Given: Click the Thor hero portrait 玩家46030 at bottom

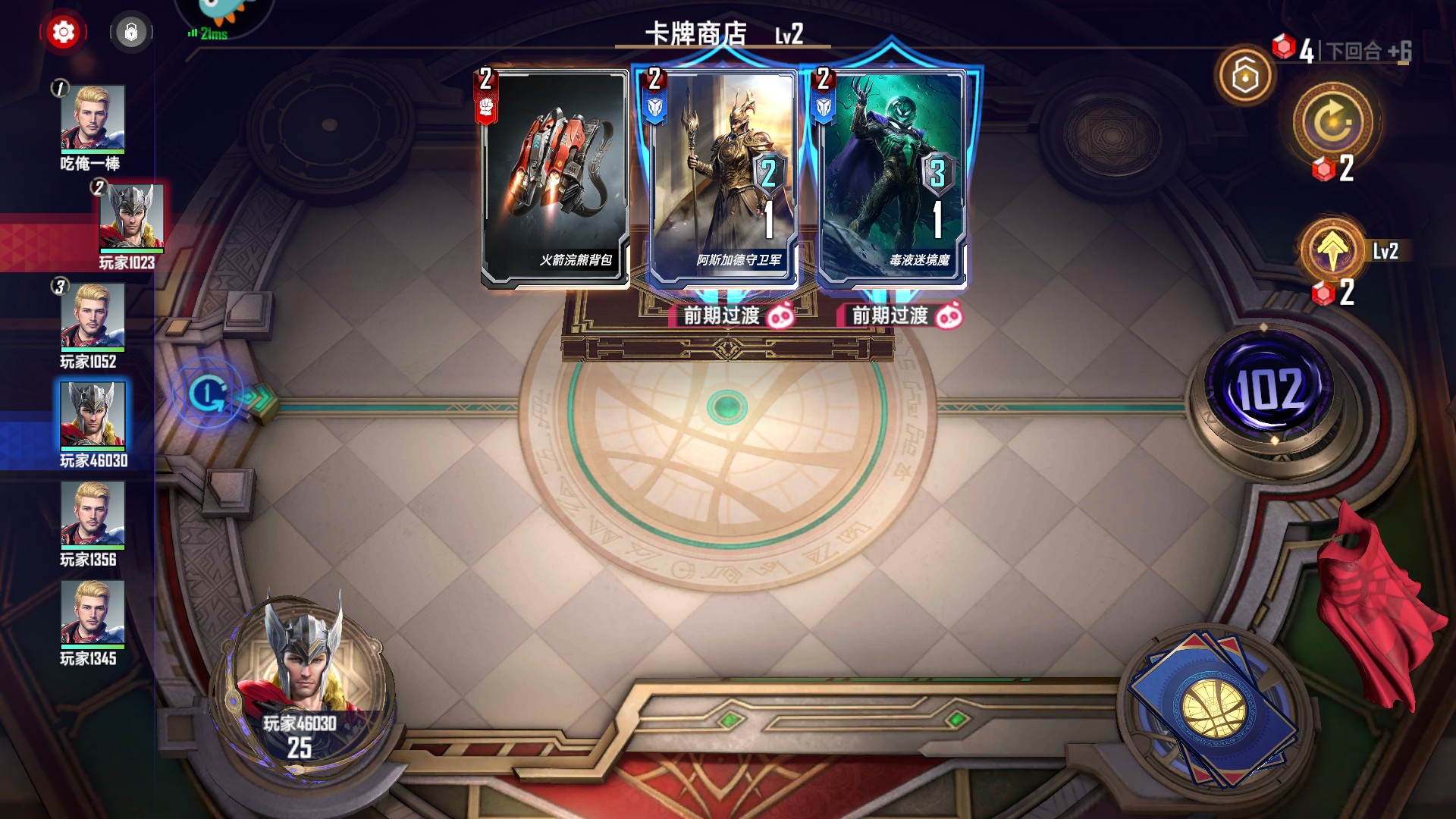Looking at the screenshot, I should click(x=303, y=667).
